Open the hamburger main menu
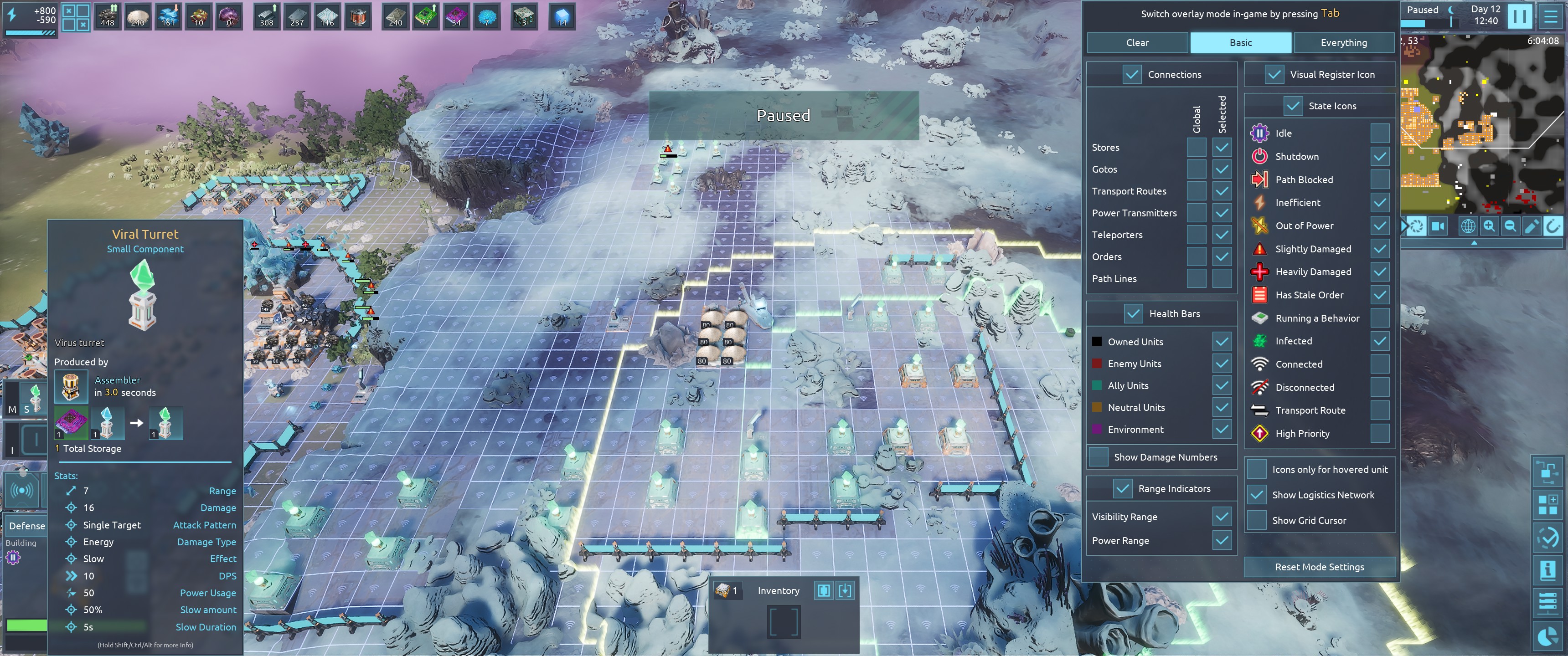1568x656 pixels. pos(1550,16)
